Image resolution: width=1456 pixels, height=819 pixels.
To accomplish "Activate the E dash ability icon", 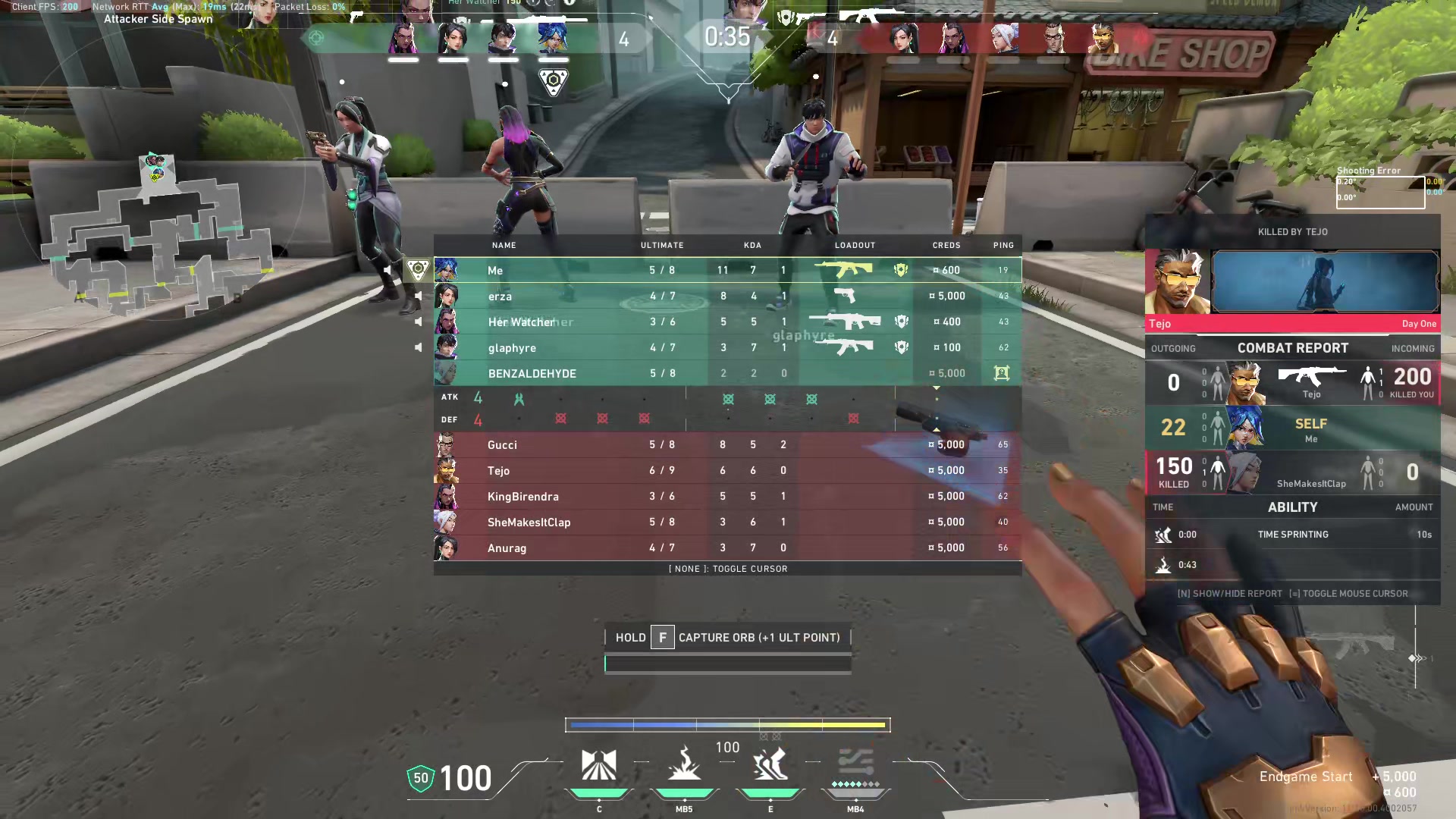I will coord(770,766).
